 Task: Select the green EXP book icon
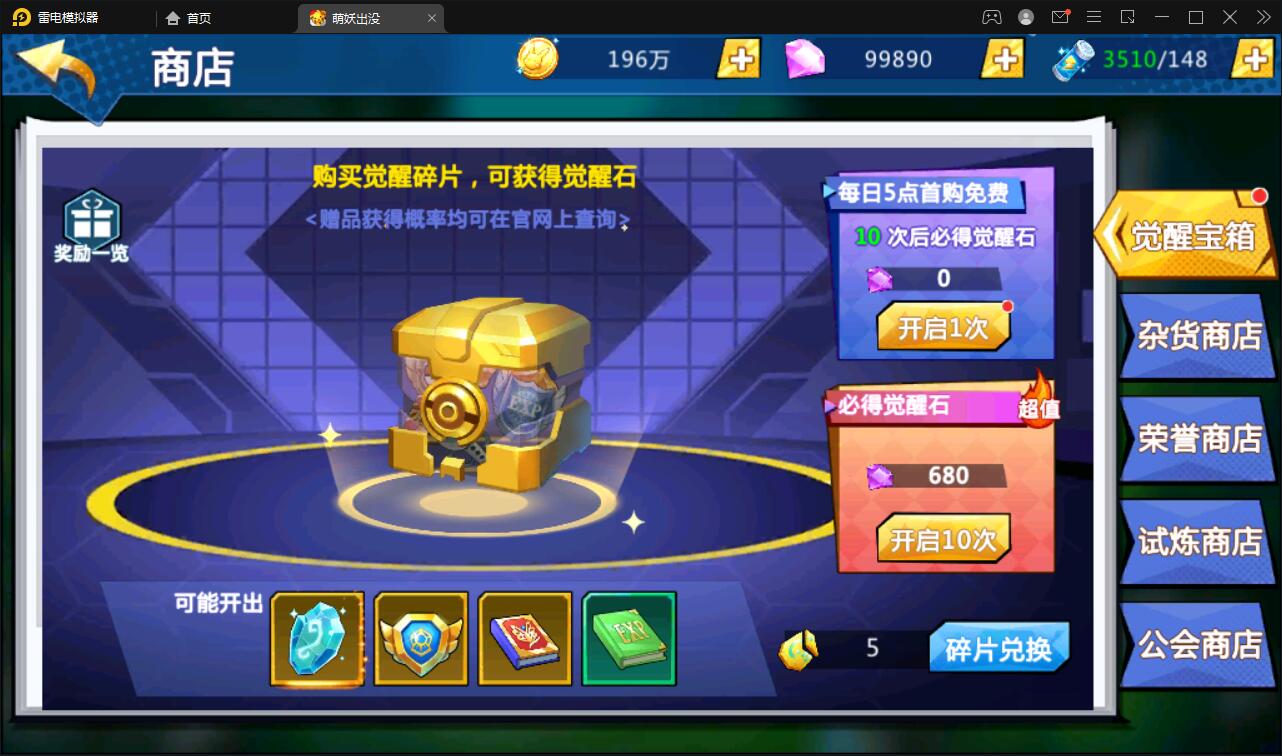point(629,638)
